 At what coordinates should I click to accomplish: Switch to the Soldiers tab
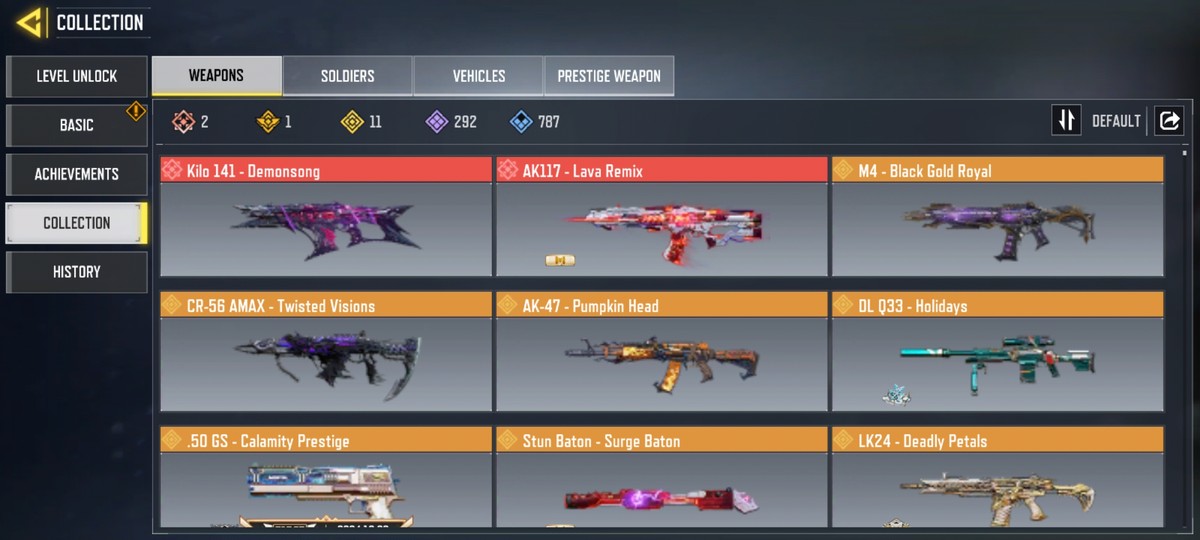click(x=347, y=76)
